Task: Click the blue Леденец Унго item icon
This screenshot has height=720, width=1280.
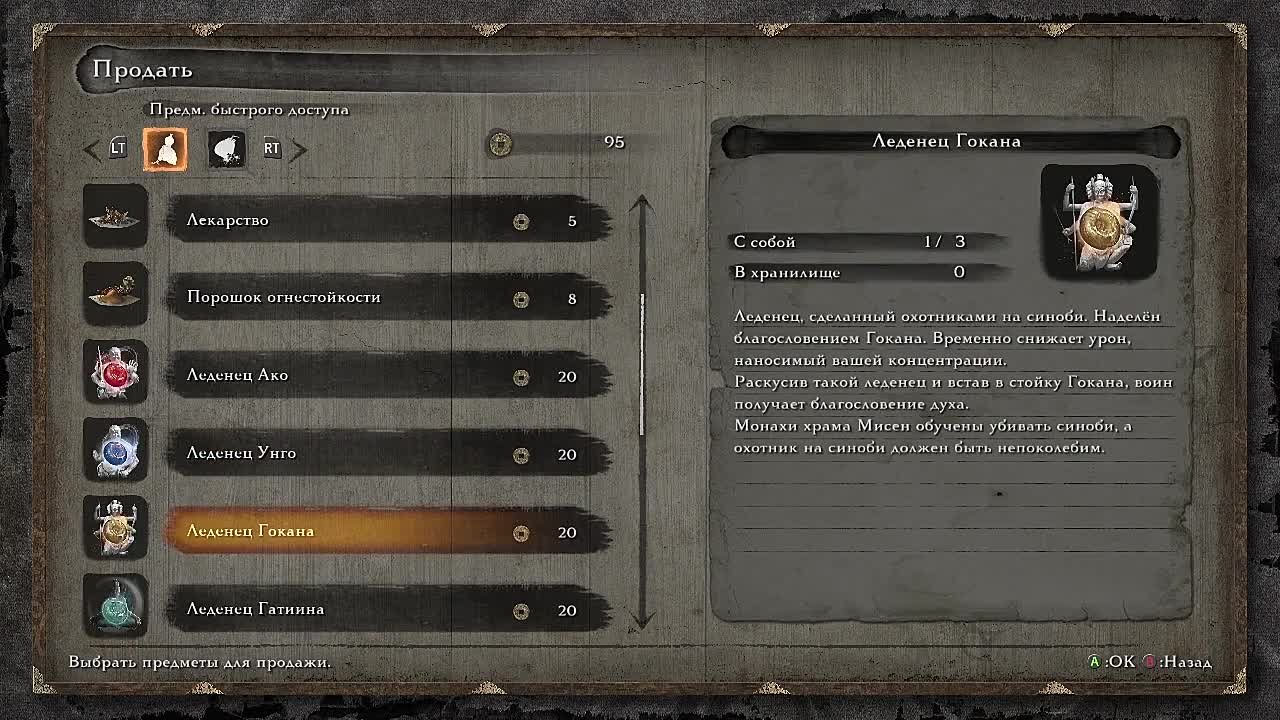Action: click(114, 451)
